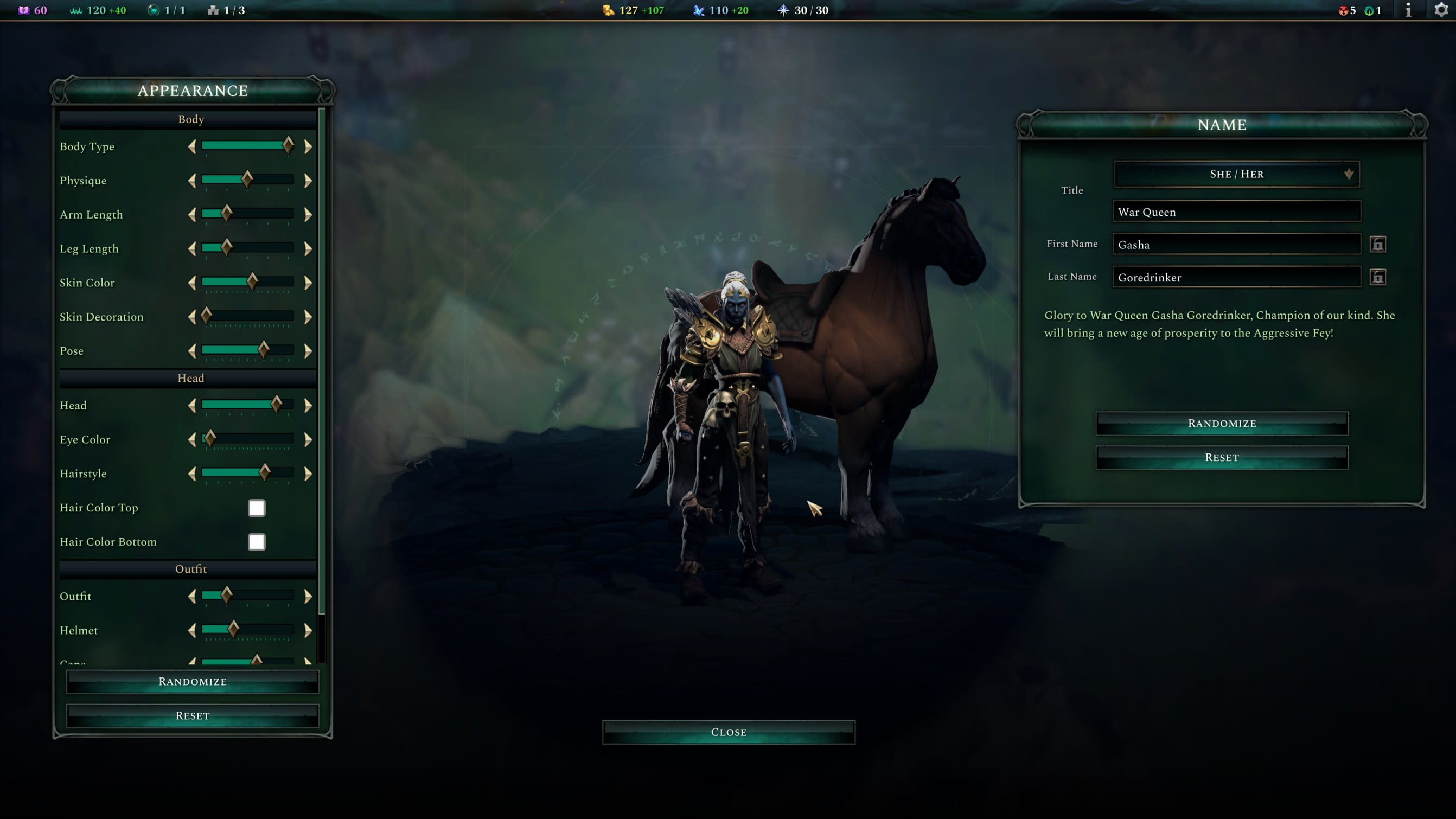1456x819 pixels.
Task: Randomize the appearance settings
Action: click(192, 682)
